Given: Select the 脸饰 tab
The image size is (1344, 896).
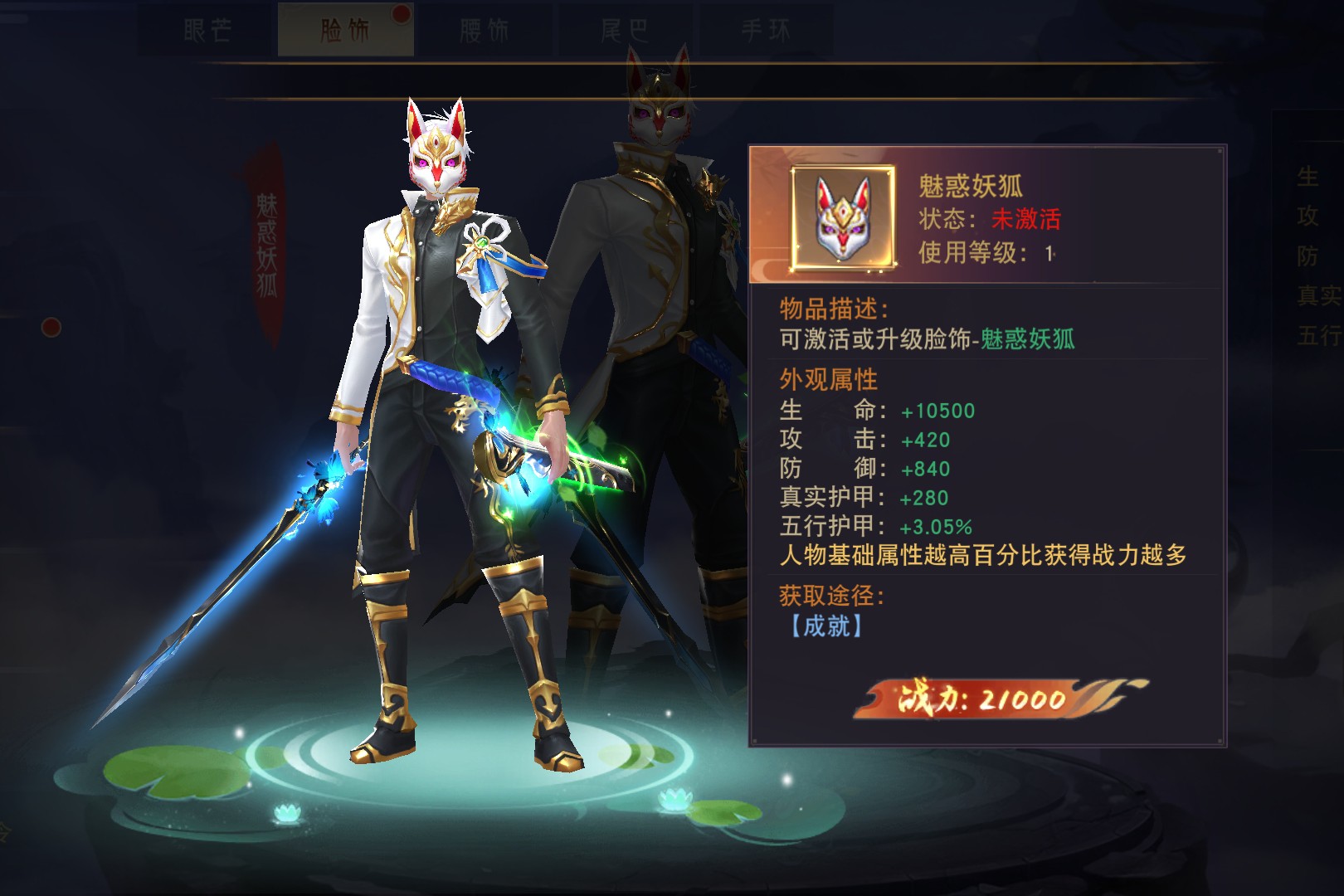Looking at the screenshot, I should click(x=345, y=31).
